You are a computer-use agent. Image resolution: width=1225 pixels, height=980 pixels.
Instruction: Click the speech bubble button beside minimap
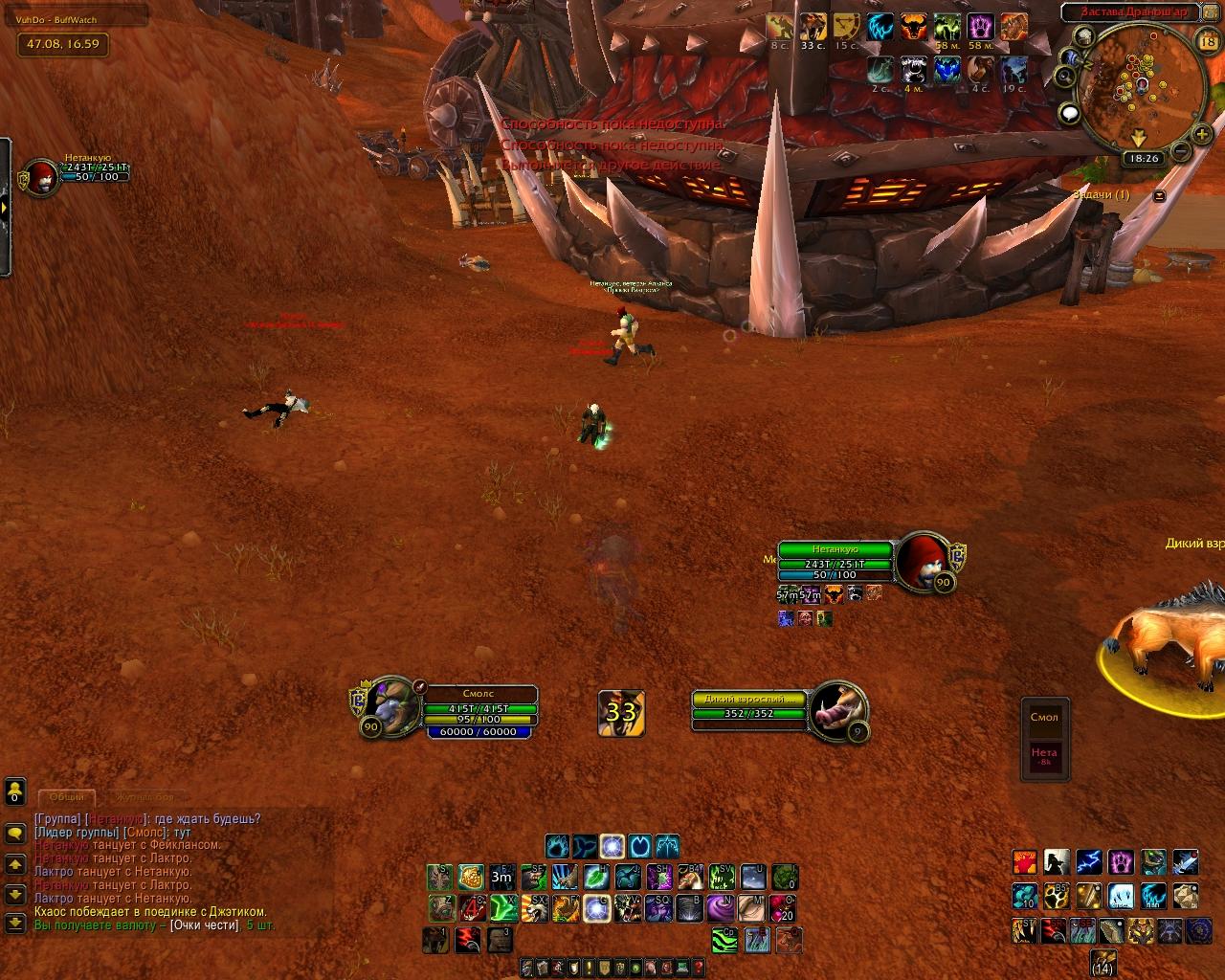pyautogui.click(x=1070, y=114)
